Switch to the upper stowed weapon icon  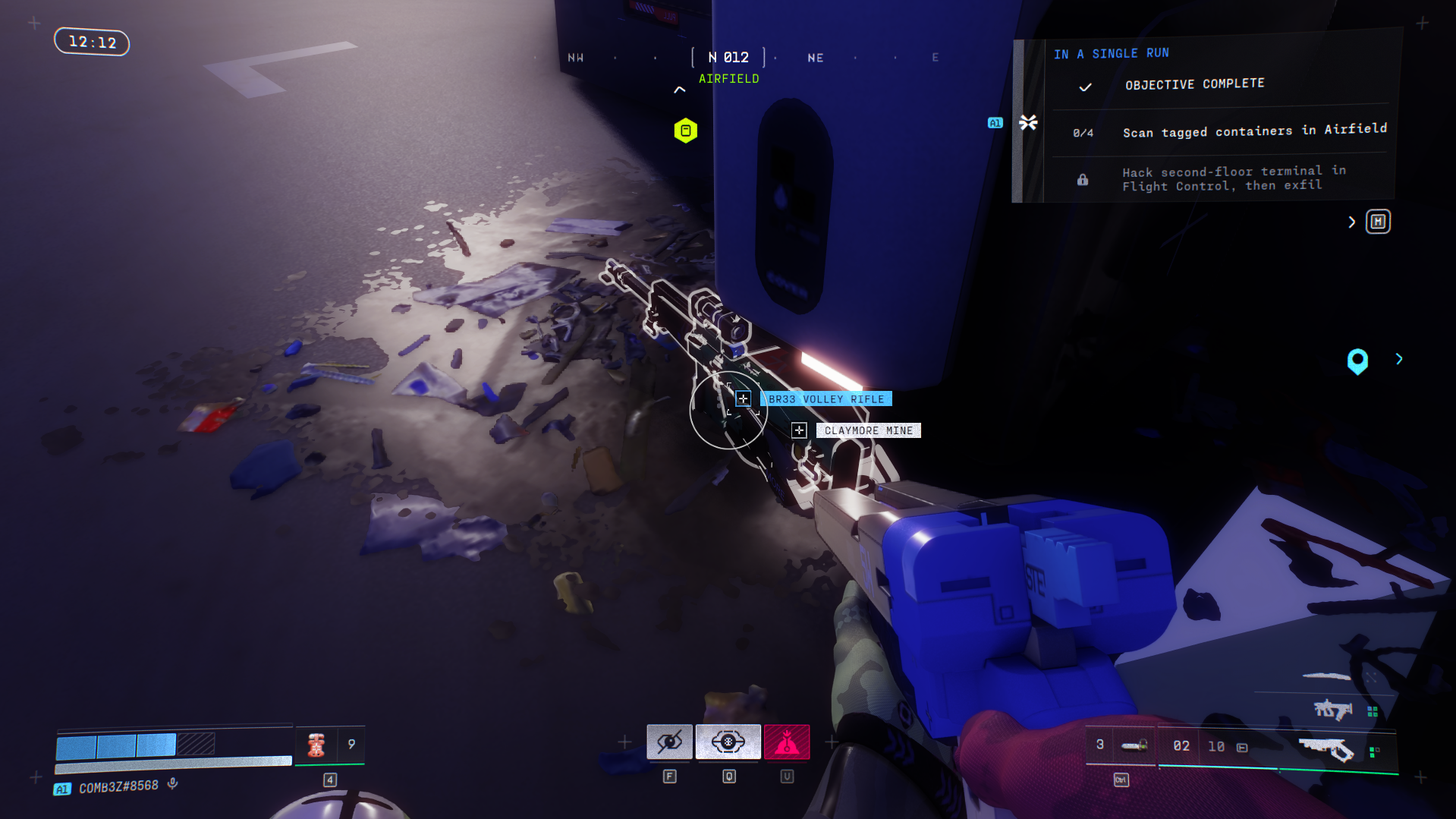1332,710
